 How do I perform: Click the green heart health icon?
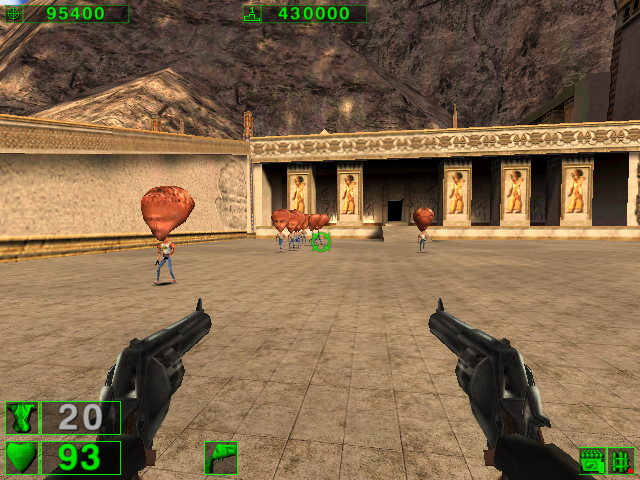click(21, 458)
